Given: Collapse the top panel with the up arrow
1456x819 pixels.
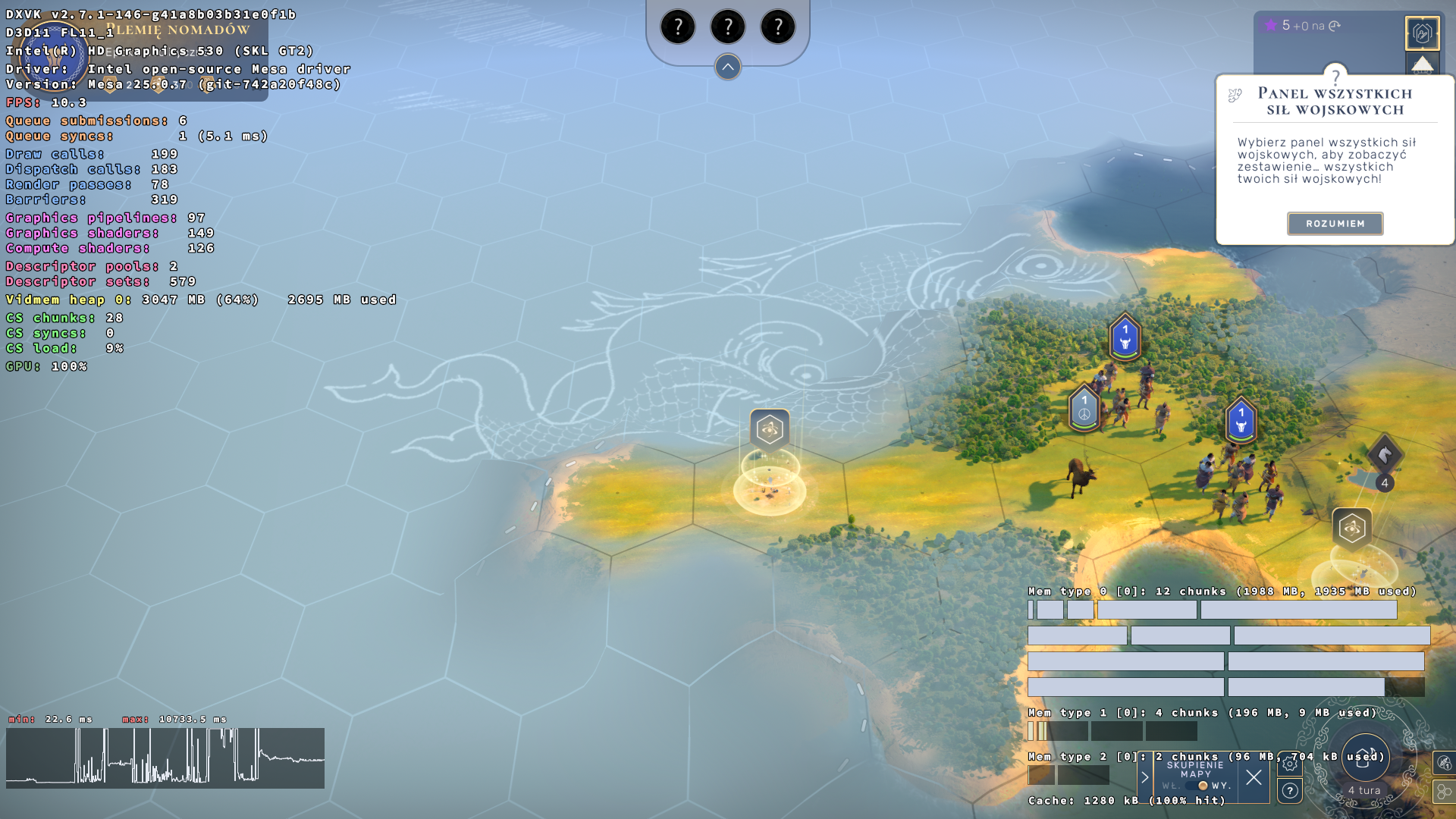Looking at the screenshot, I should pyautogui.click(x=727, y=67).
